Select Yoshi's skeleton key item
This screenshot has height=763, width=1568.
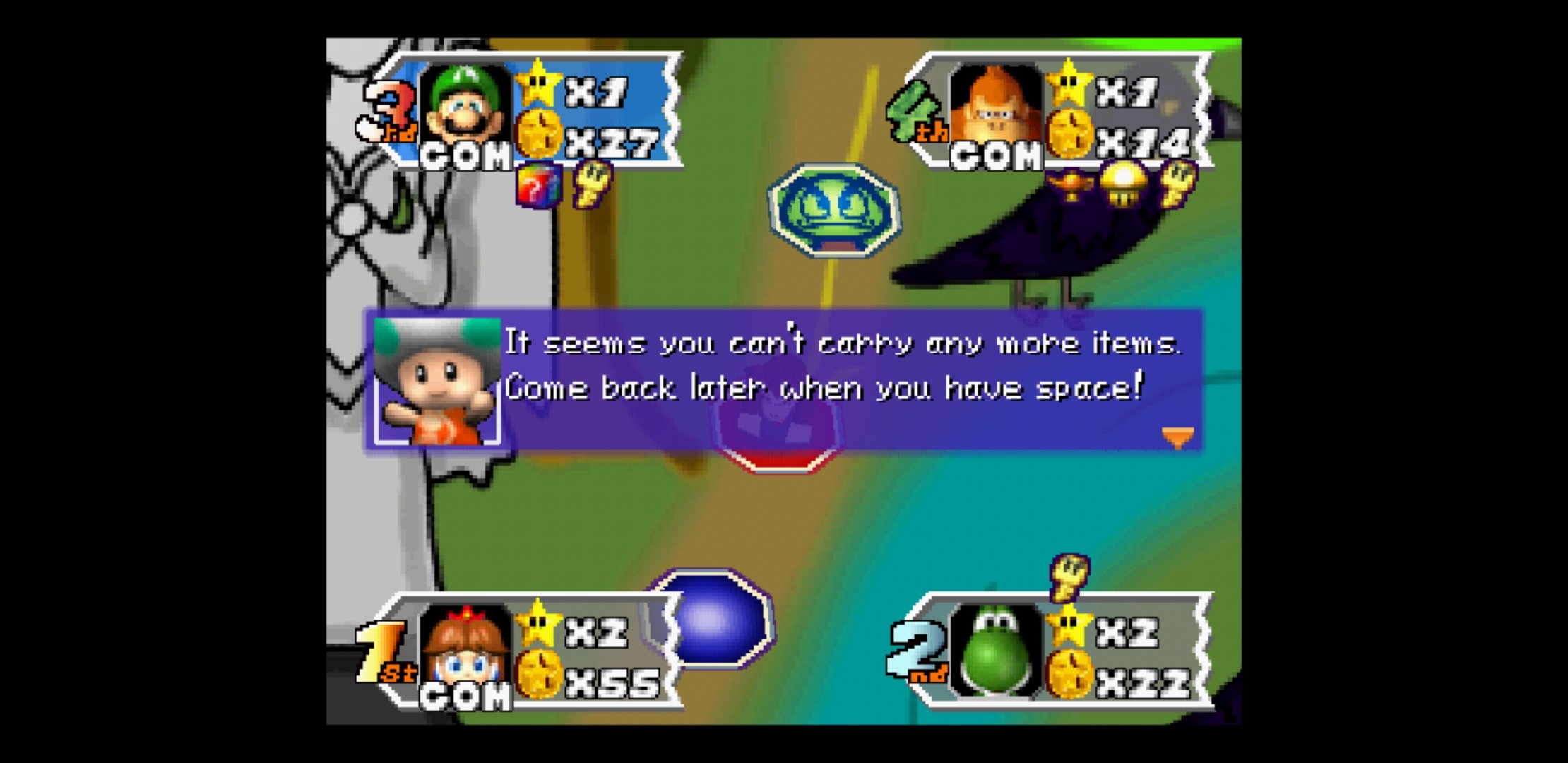point(1069,575)
